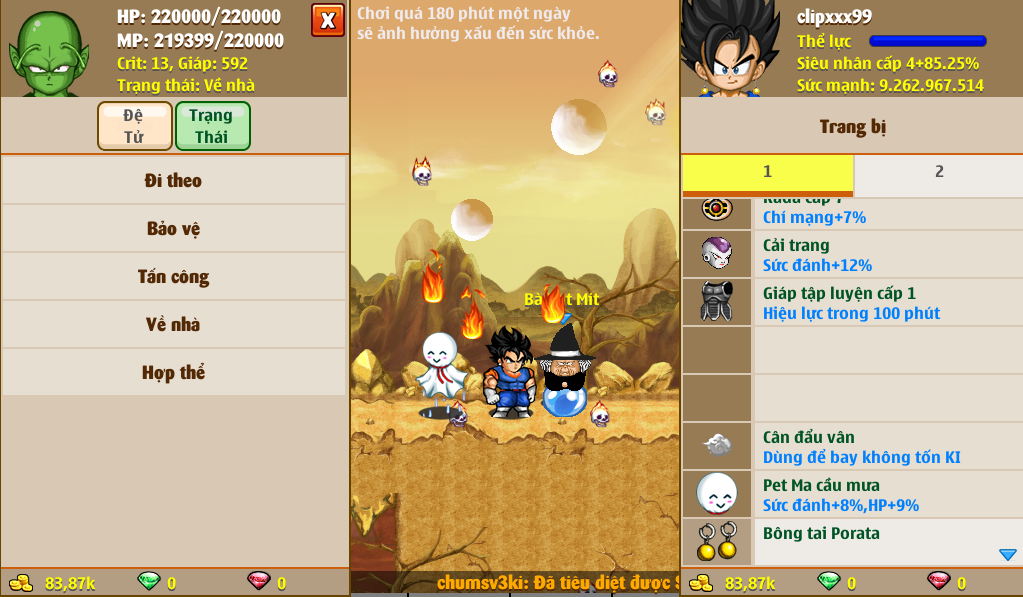This screenshot has height=597, width=1023.
Task: Open equipment page 1 tab
Action: pos(767,172)
